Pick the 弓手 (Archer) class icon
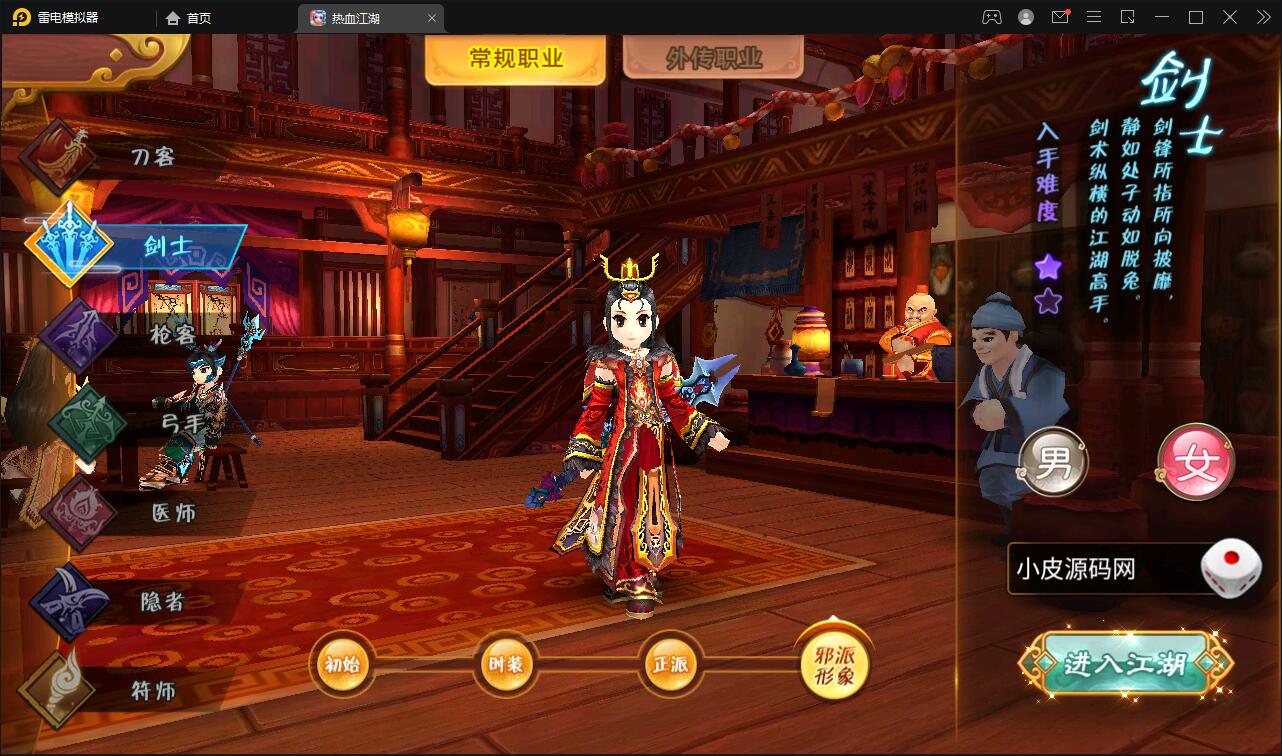The height and width of the screenshot is (756, 1282). [x=90, y=420]
